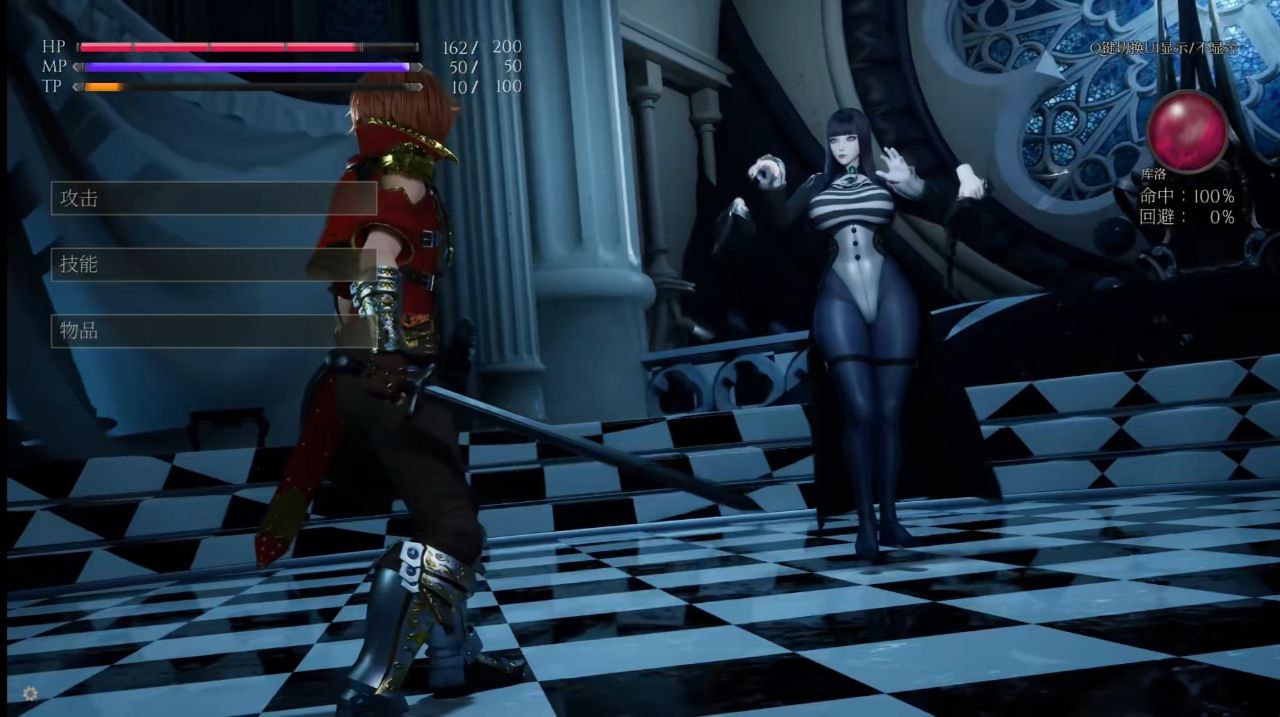The height and width of the screenshot is (717, 1280).
Task: Choose the 攻击 attack command
Action: 213,198
